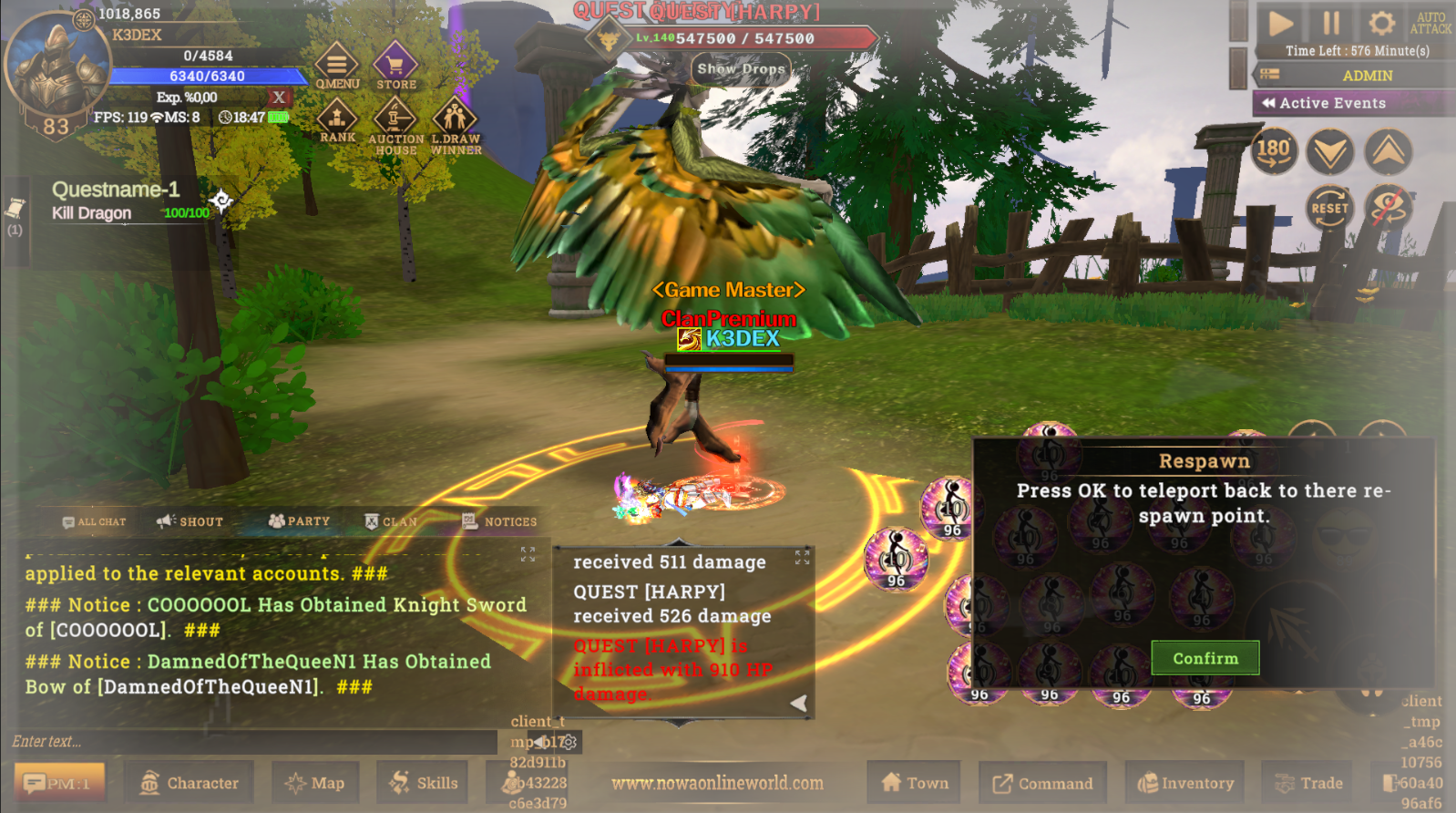Toggle the crossed-eye visibility option

(1387, 208)
